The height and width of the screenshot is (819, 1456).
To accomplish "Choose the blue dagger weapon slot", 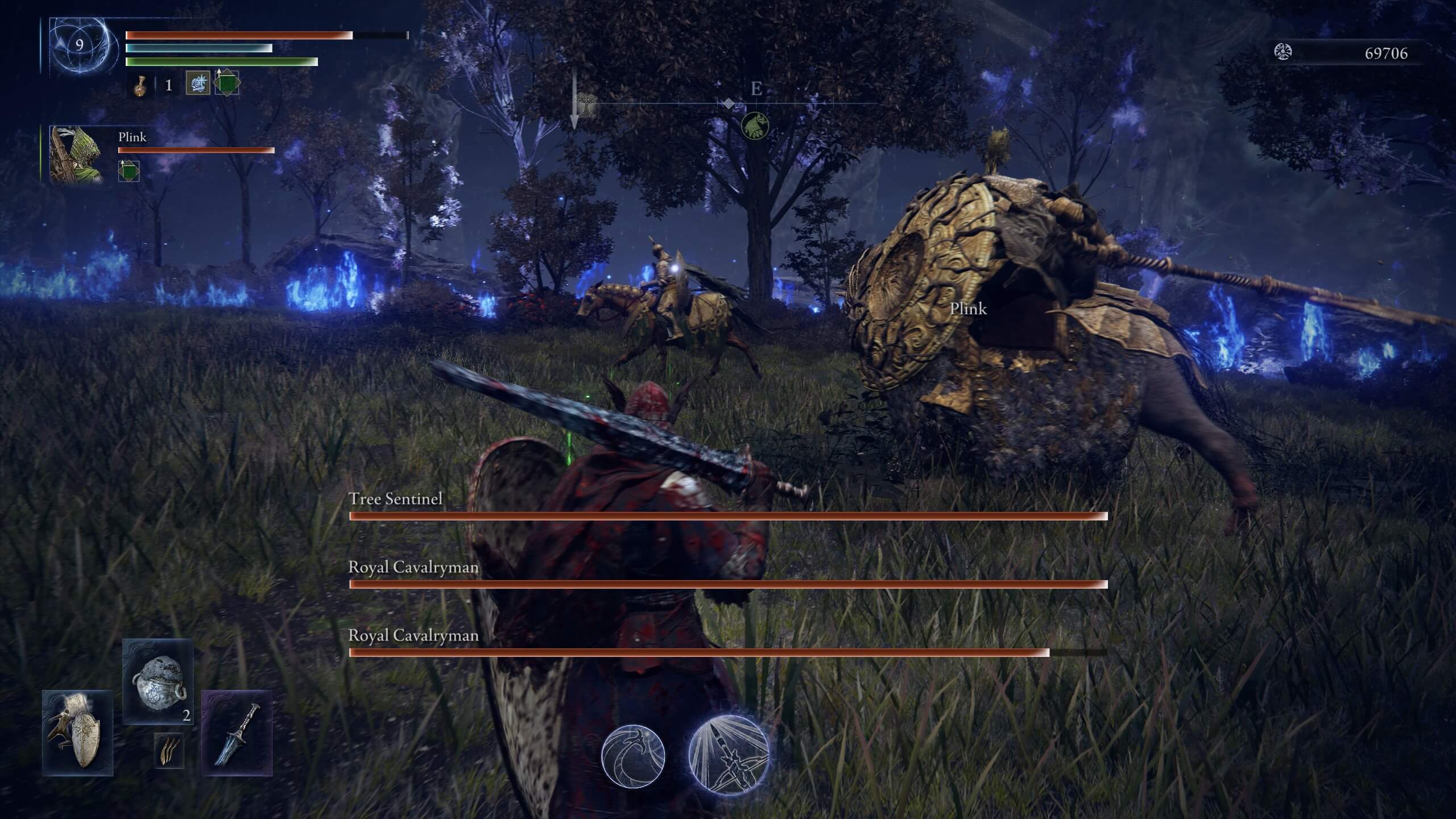I will 237,733.
